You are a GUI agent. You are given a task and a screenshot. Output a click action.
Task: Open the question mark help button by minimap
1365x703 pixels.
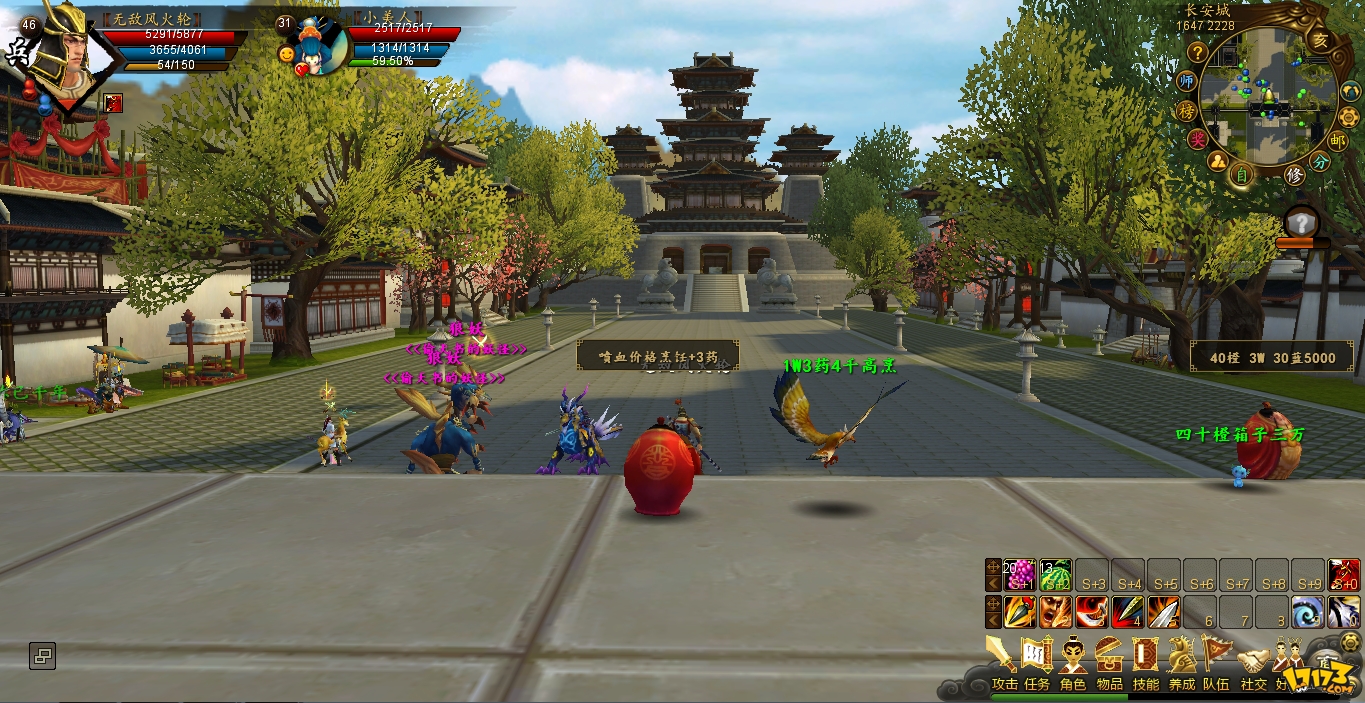pyautogui.click(x=1197, y=53)
